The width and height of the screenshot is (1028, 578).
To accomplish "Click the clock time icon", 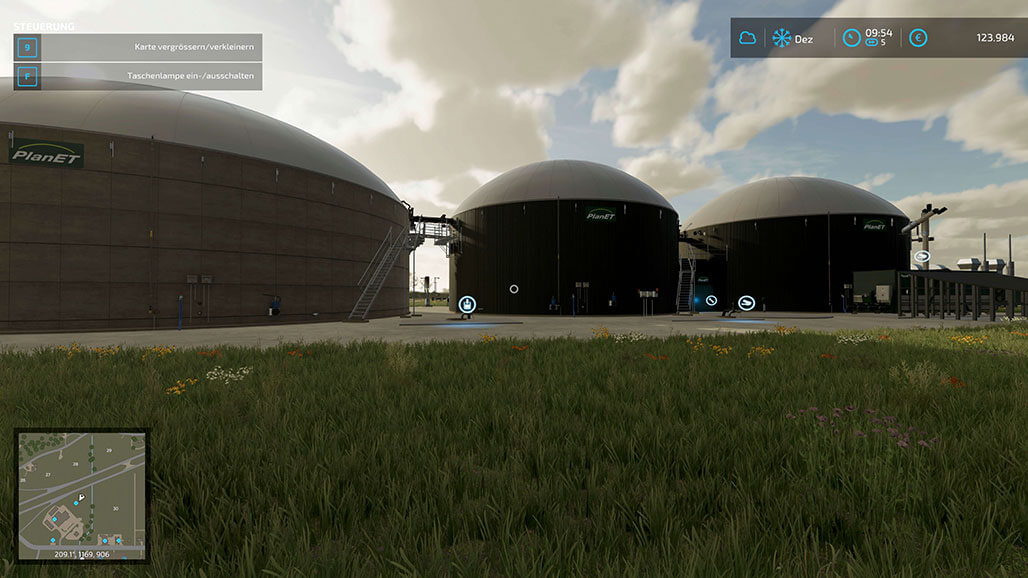I will click(x=851, y=38).
